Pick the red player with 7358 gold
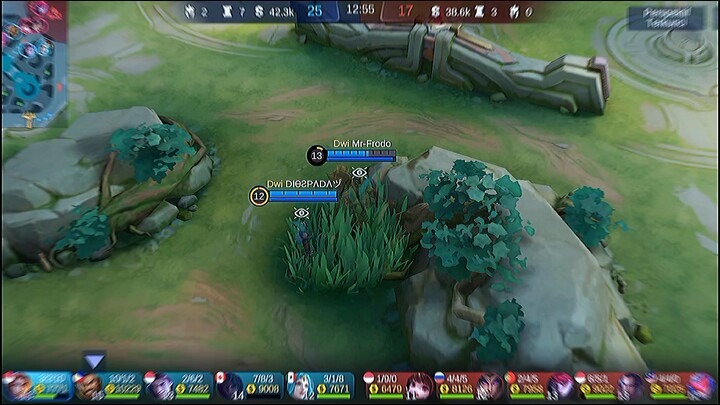 [558, 386]
